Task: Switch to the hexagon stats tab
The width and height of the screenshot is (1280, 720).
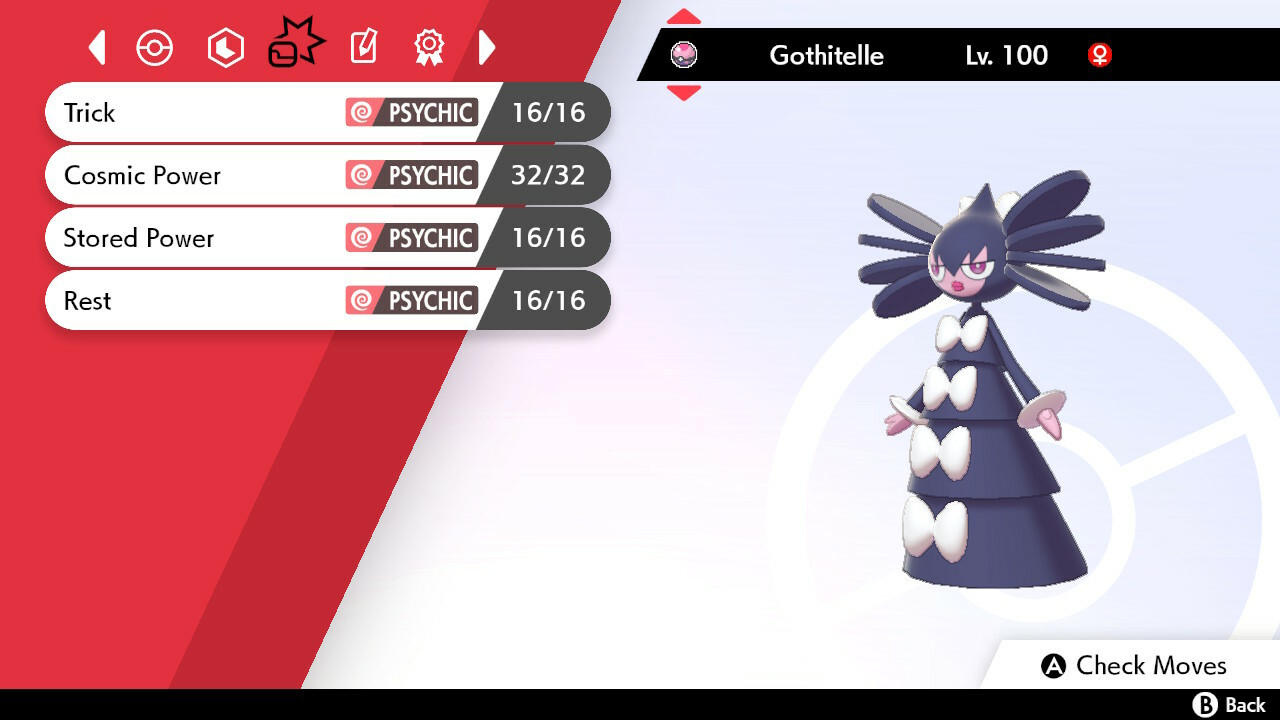Action: (x=225, y=48)
